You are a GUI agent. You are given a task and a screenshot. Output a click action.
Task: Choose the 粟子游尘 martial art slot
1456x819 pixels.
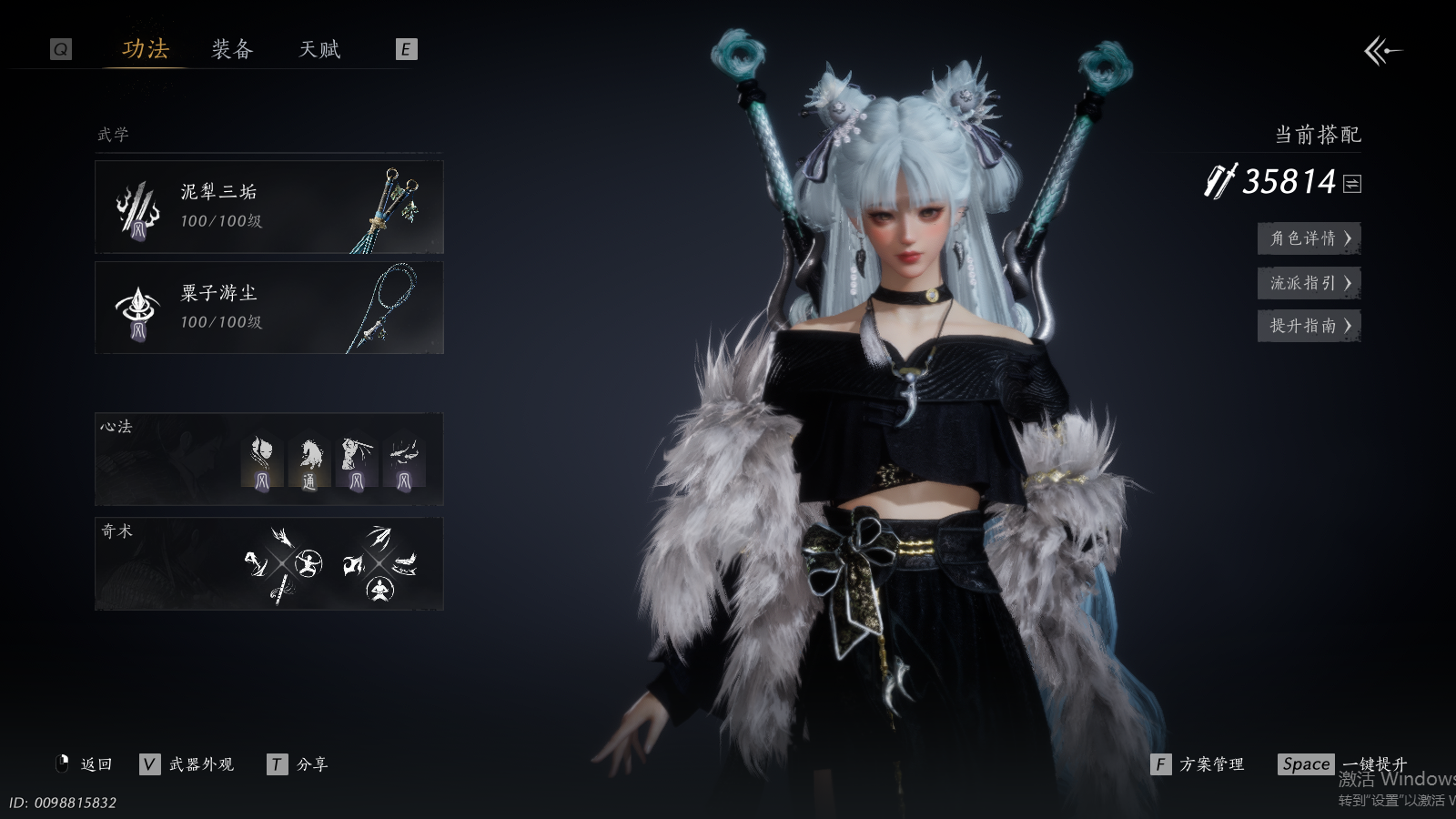click(269, 308)
